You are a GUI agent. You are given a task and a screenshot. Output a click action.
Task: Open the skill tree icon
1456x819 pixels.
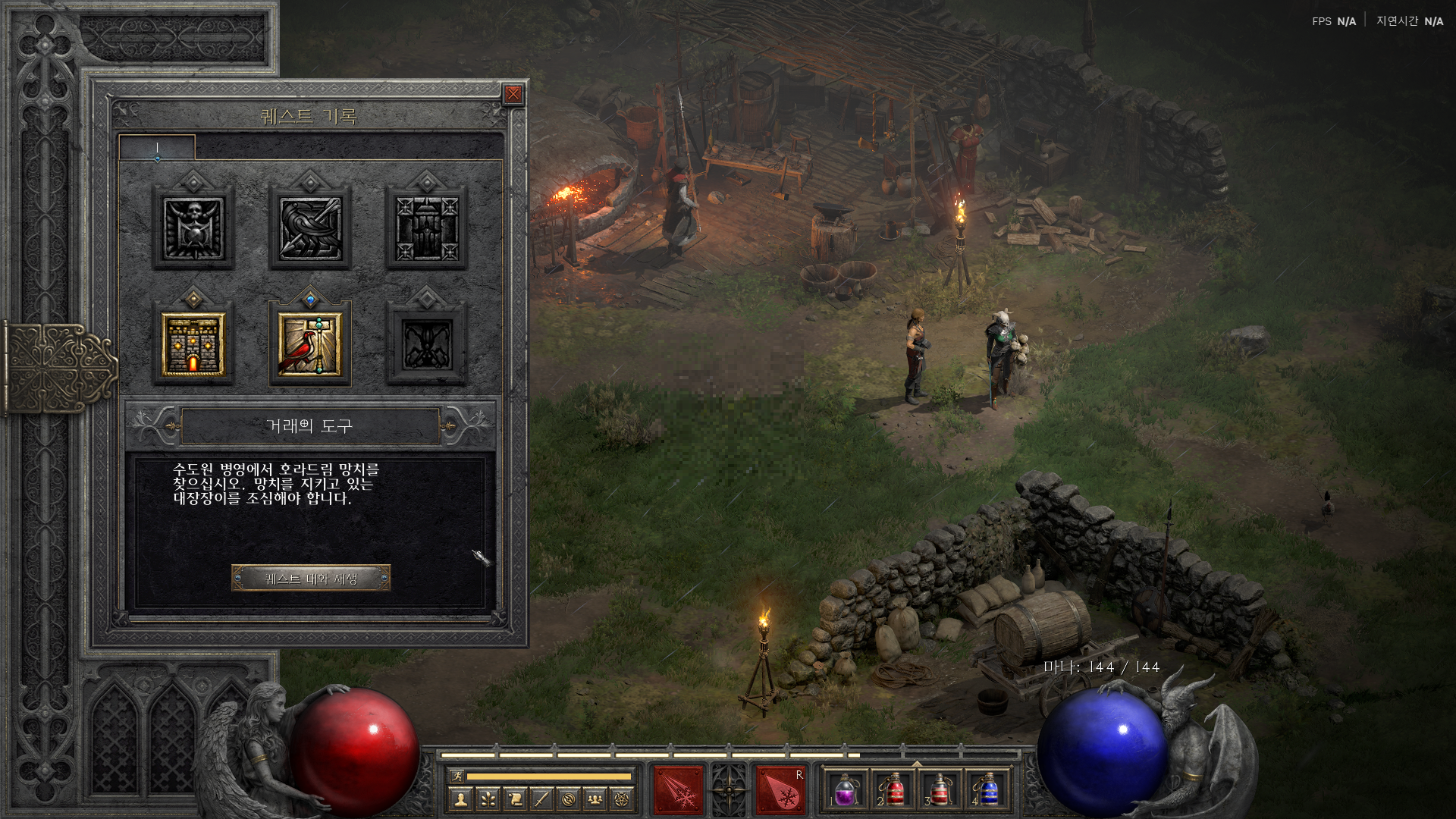pyautogui.click(x=488, y=799)
